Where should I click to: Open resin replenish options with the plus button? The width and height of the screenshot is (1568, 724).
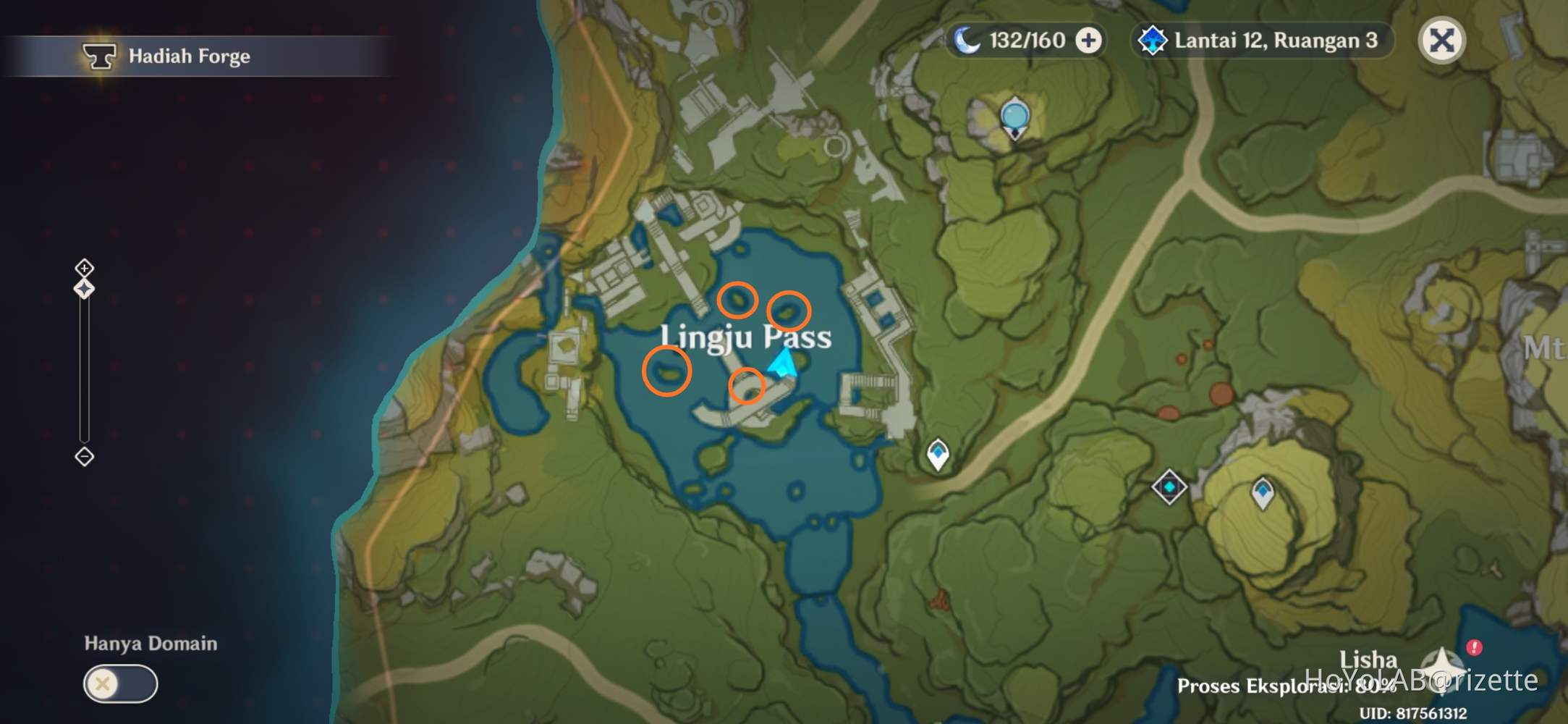point(1088,41)
